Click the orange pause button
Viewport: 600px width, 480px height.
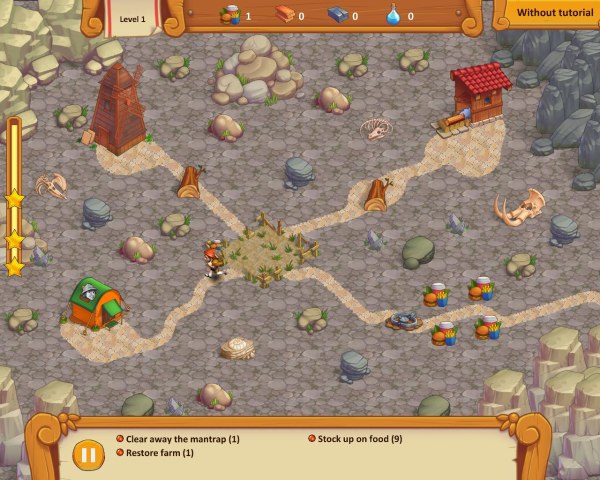coord(88,454)
